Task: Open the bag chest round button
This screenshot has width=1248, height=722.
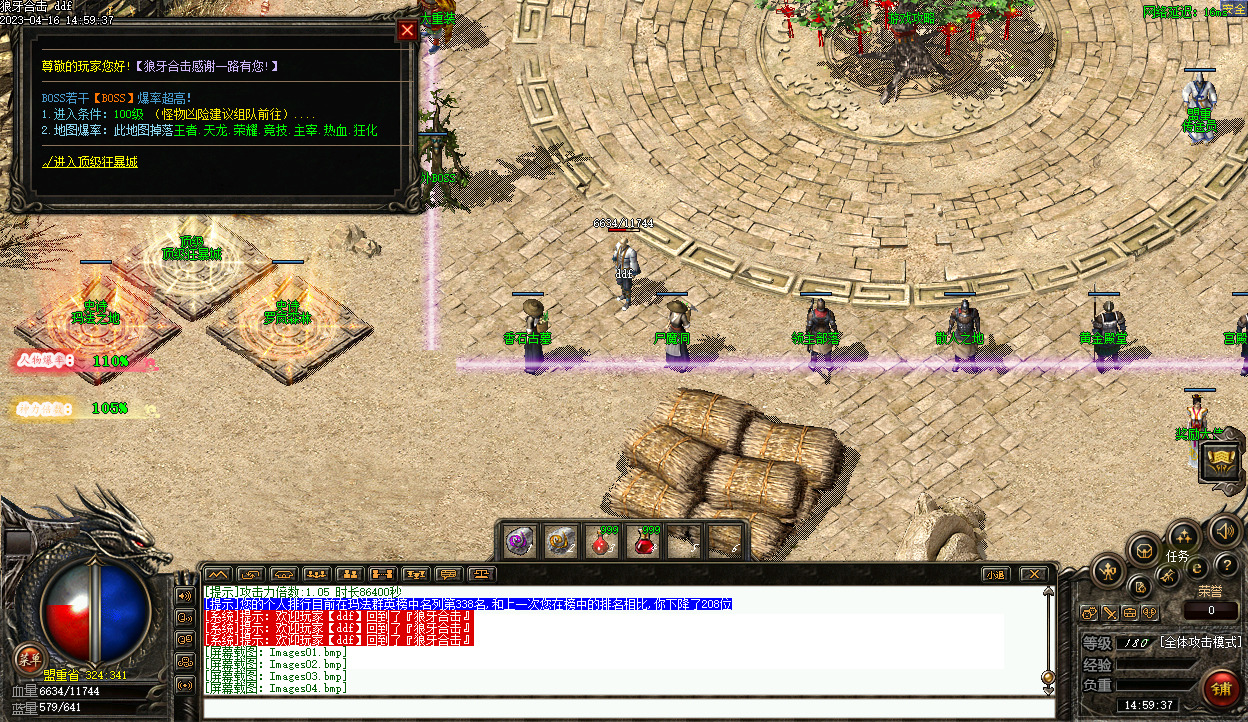Action: [x=1142, y=548]
